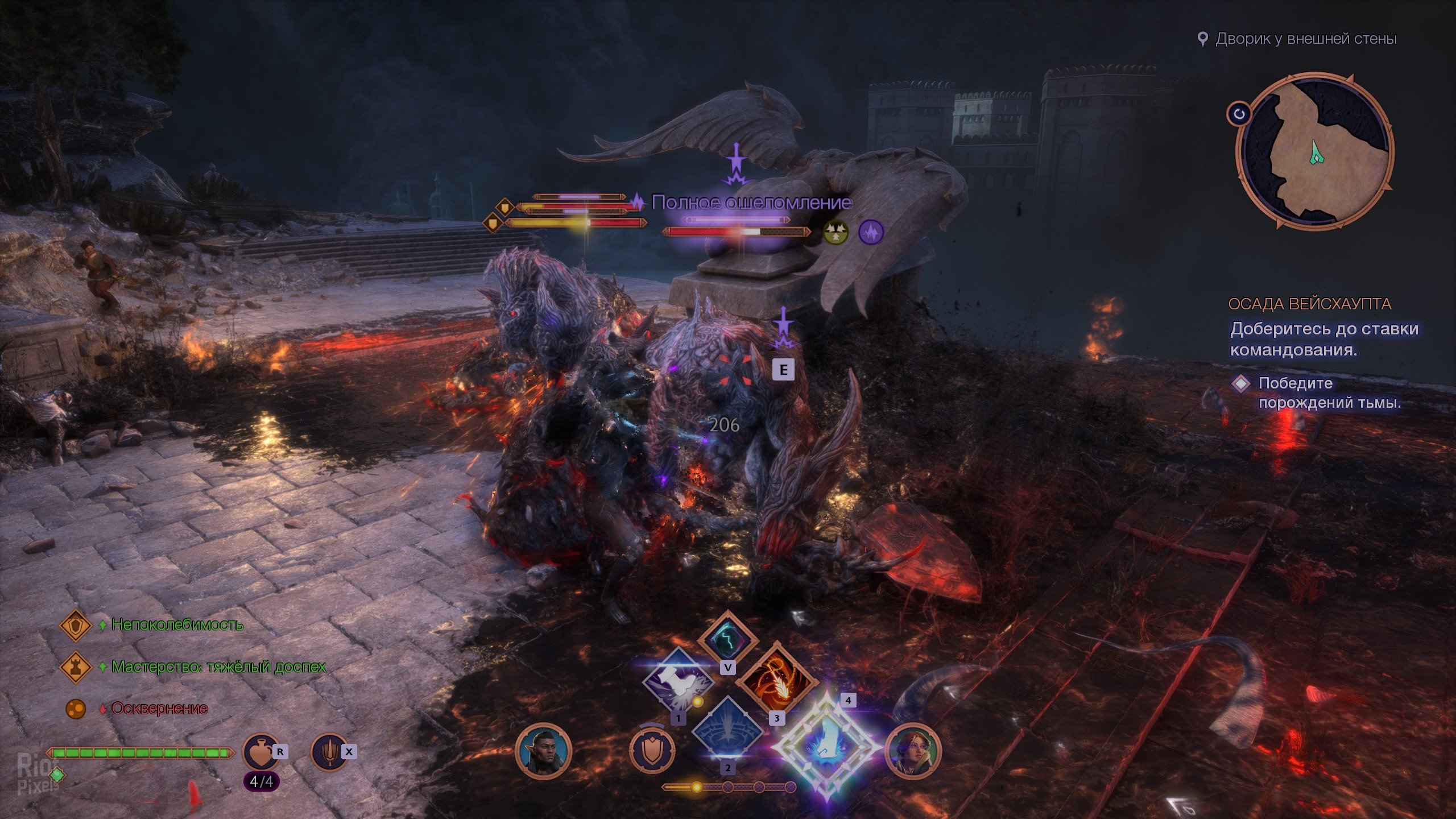Inspect the purple stagger status icon by enemy bar
This screenshot has height=819, width=1456.
tap(870, 232)
